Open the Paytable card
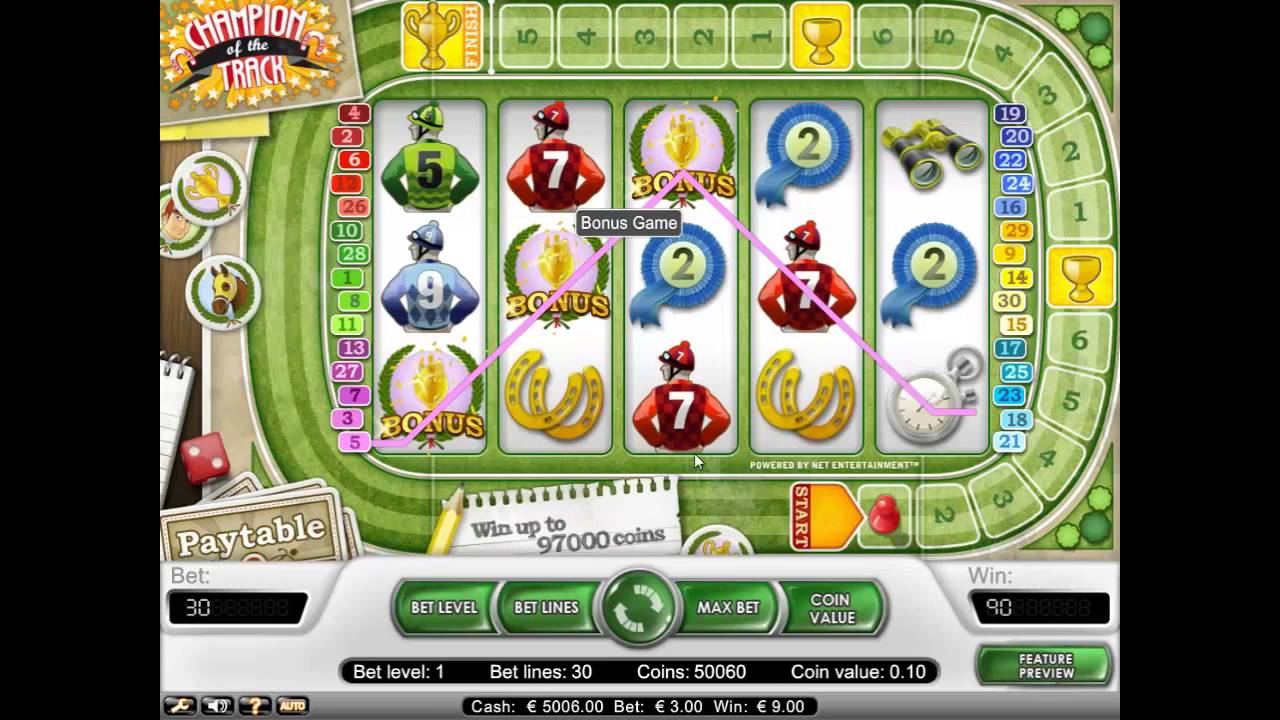Image resolution: width=1280 pixels, height=720 pixels. point(252,532)
